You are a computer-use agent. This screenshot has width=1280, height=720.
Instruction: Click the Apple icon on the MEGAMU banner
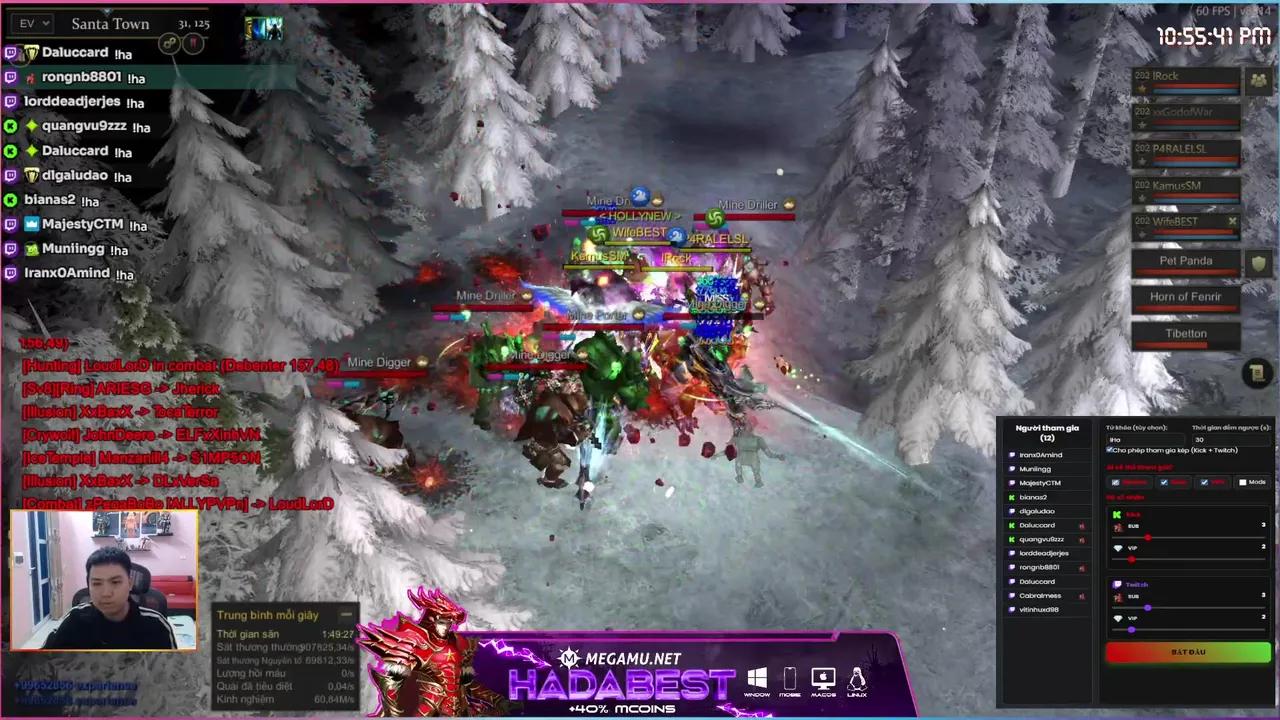coord(822,677)
